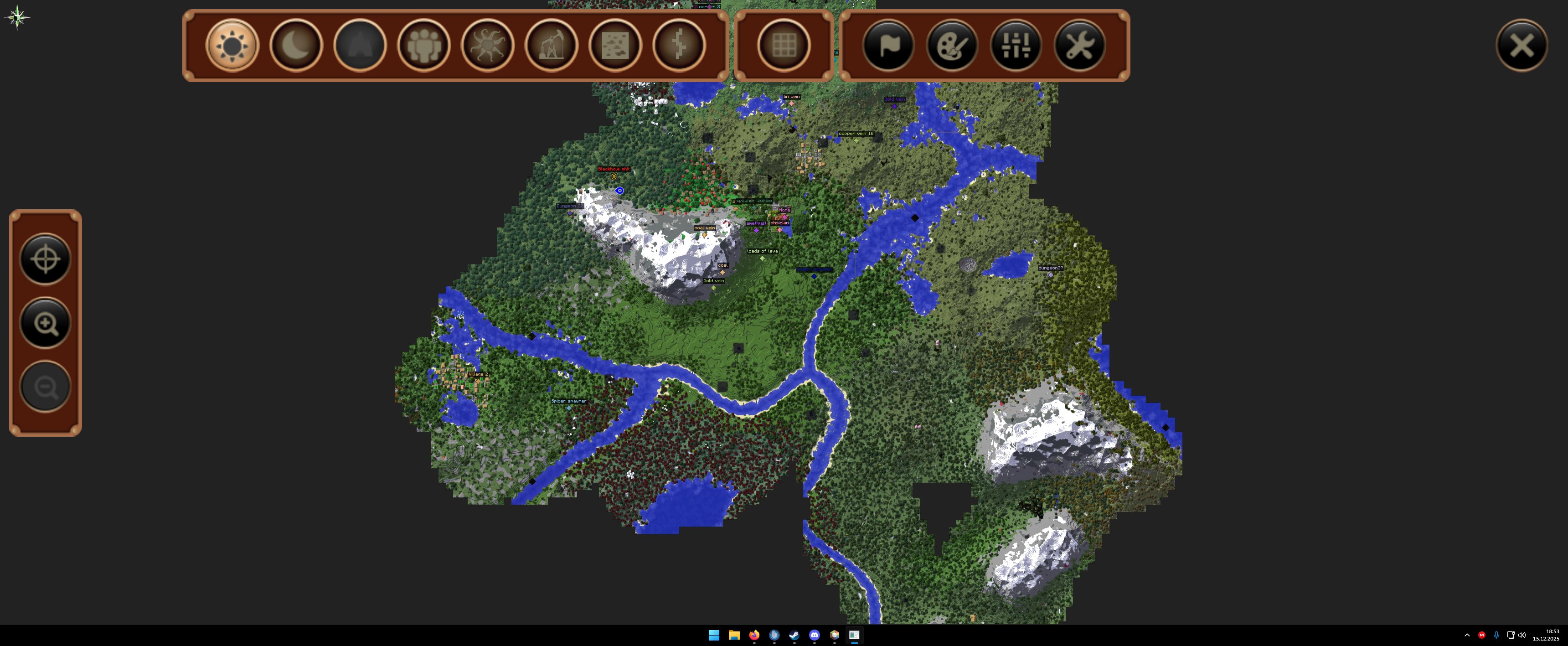Viewport: 1568px width, 646px height.
Task: Toggle the chunk grid overlay button
Action: 784,45
